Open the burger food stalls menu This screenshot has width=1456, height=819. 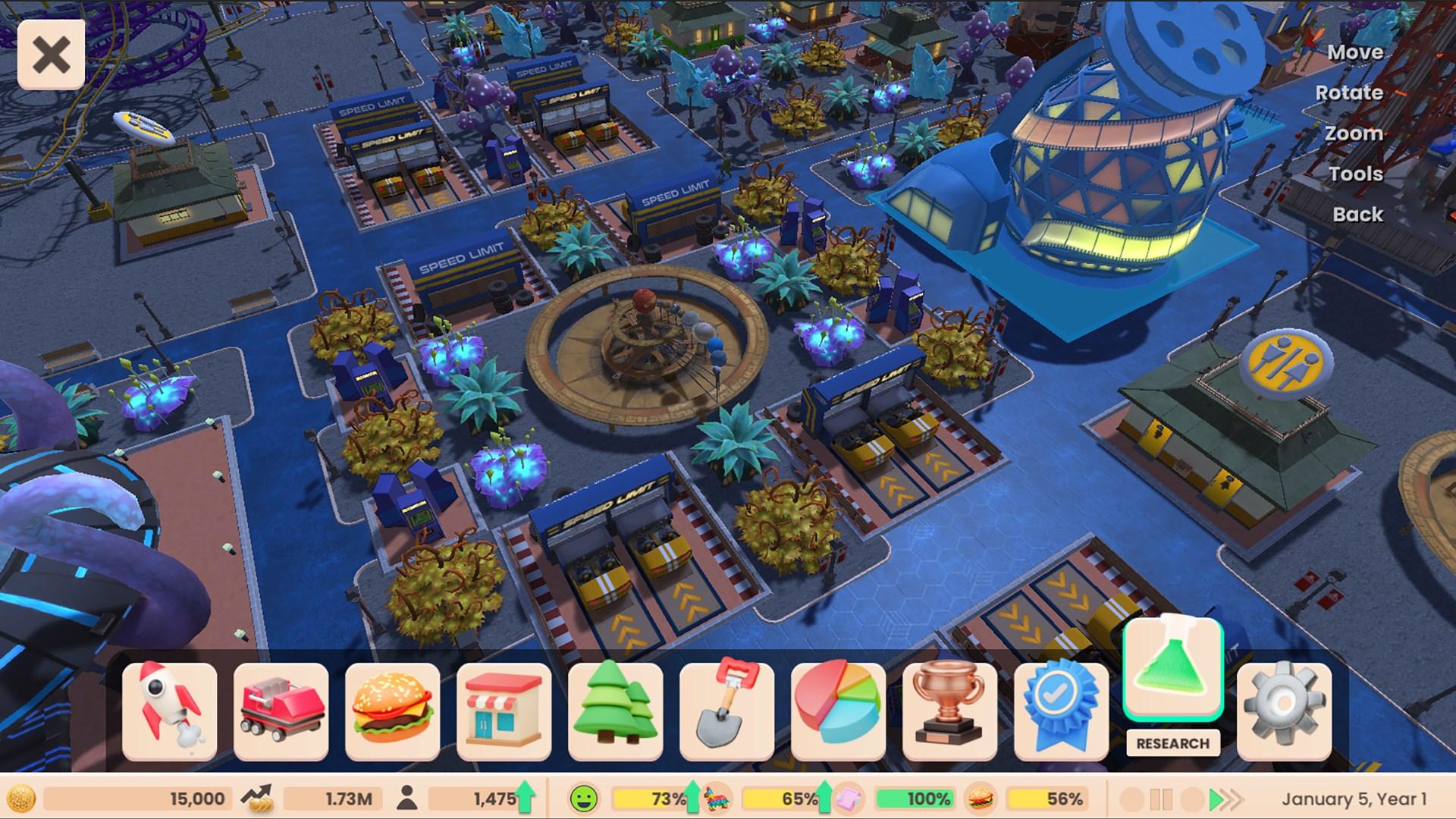point(392,711)
